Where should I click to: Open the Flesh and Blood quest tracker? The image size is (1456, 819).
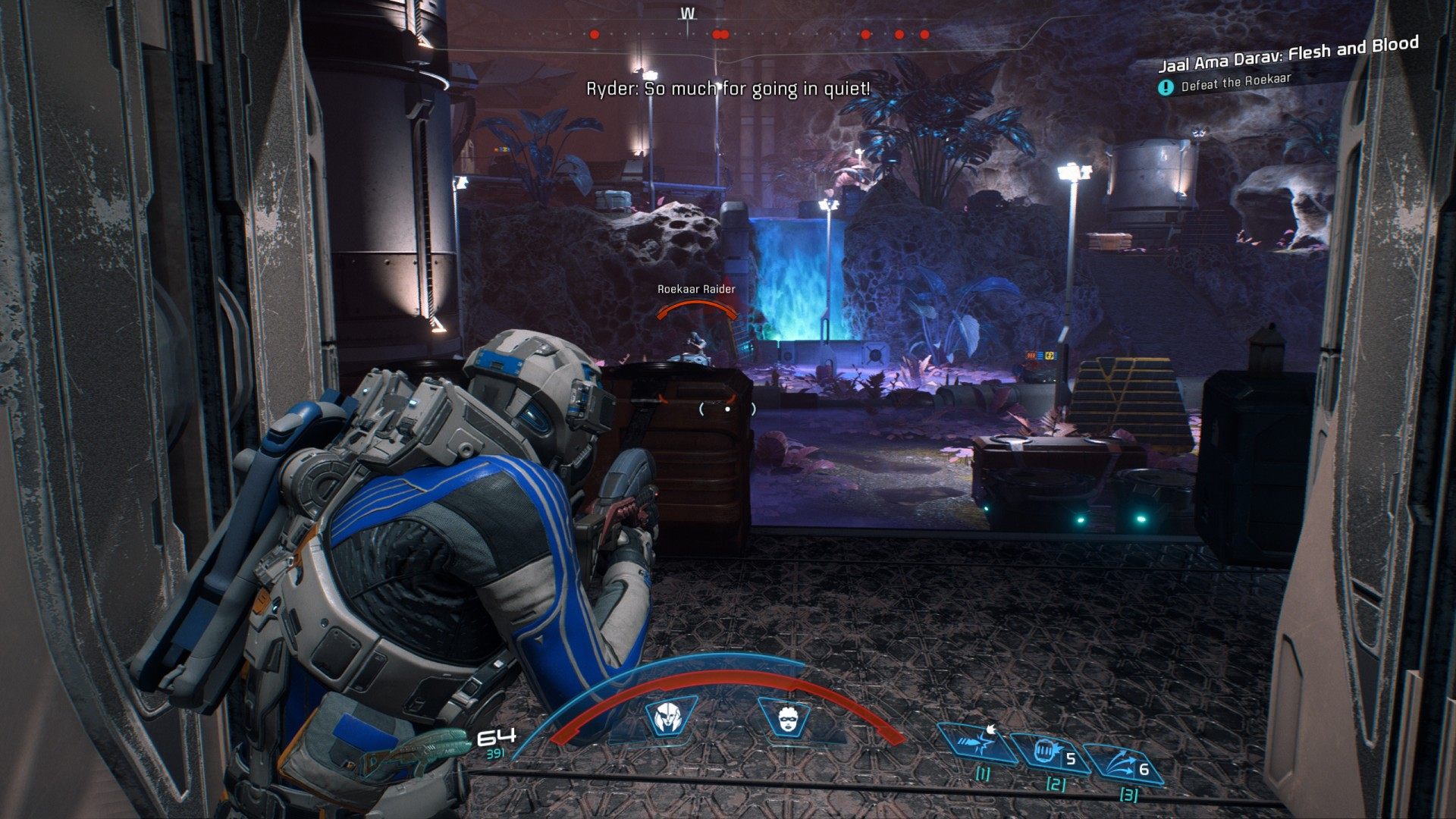(x=1288, y=52)
